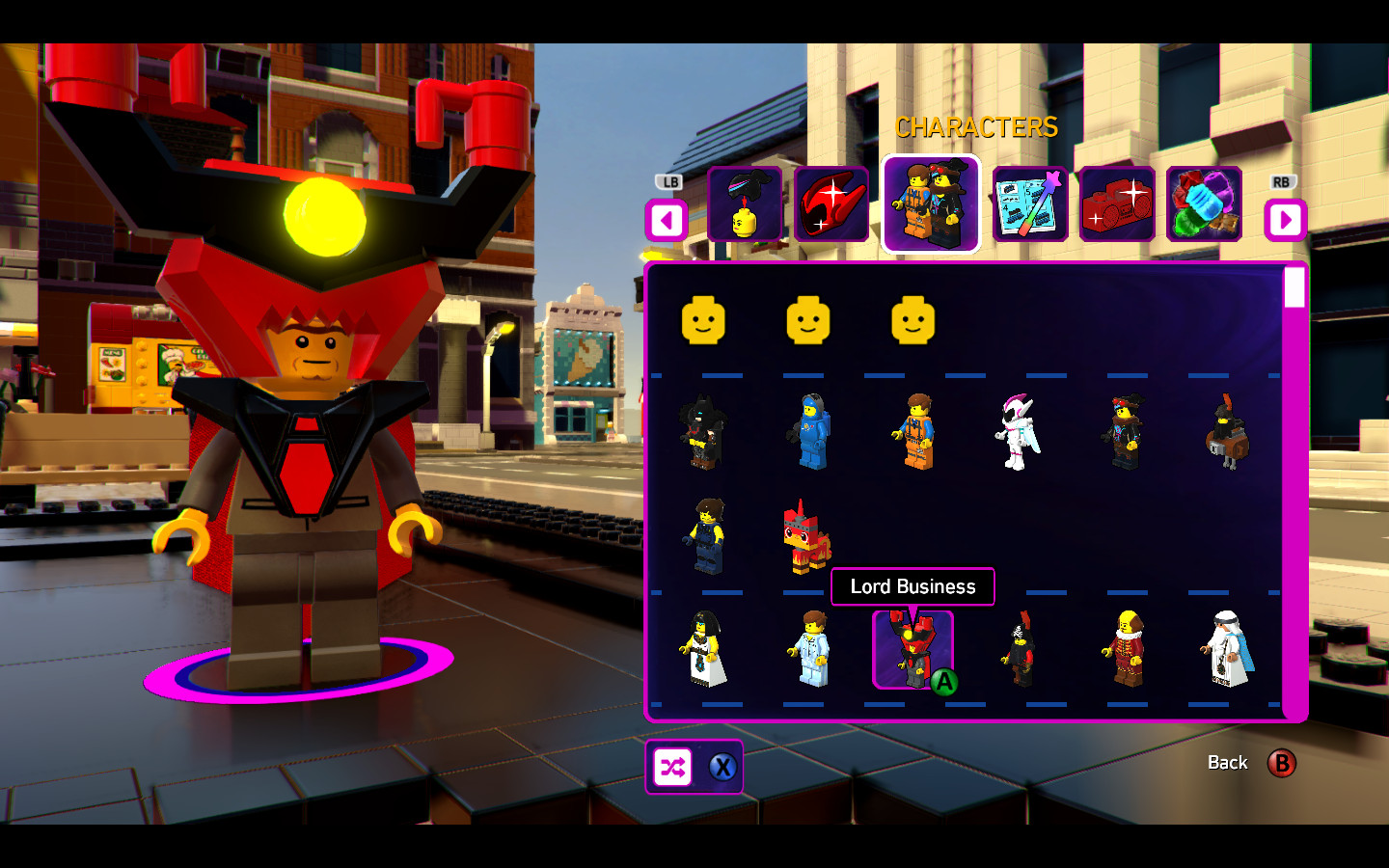Click the left LB arrow icon
The image size is (1389, 868).
[x=667, y=220]
